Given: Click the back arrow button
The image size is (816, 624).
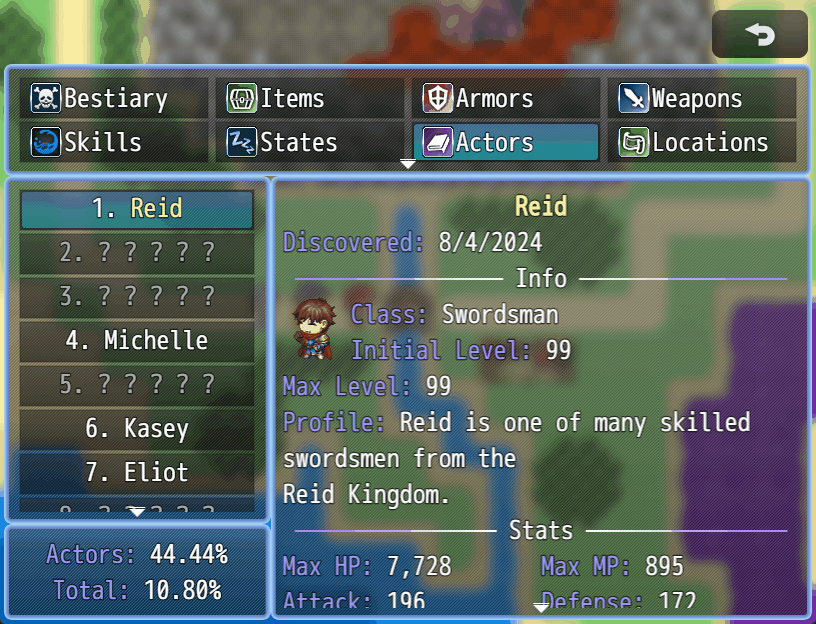Looking at the screenshot, I should (760, 35).
